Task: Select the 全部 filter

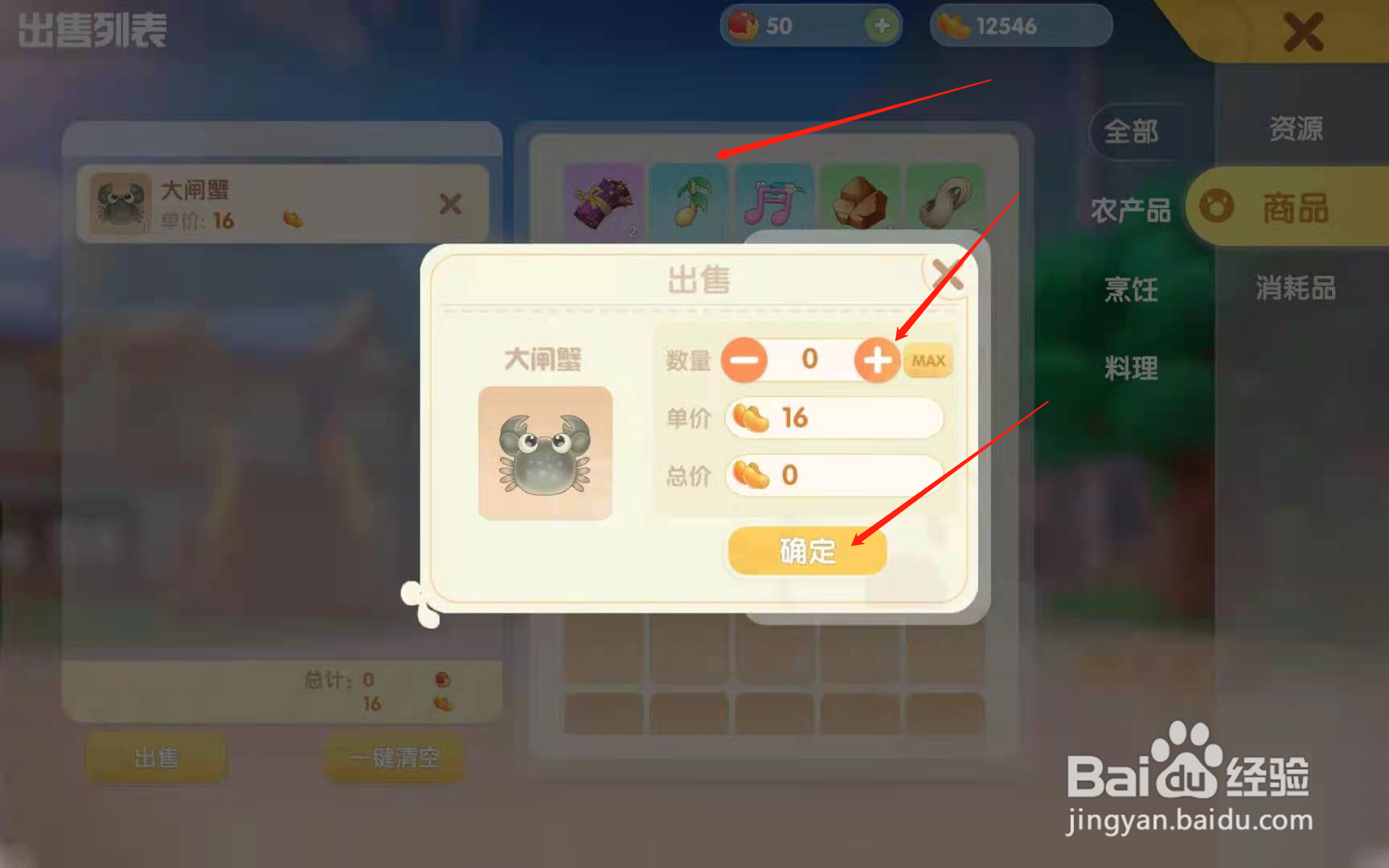Action: (x=1133, y=131)
